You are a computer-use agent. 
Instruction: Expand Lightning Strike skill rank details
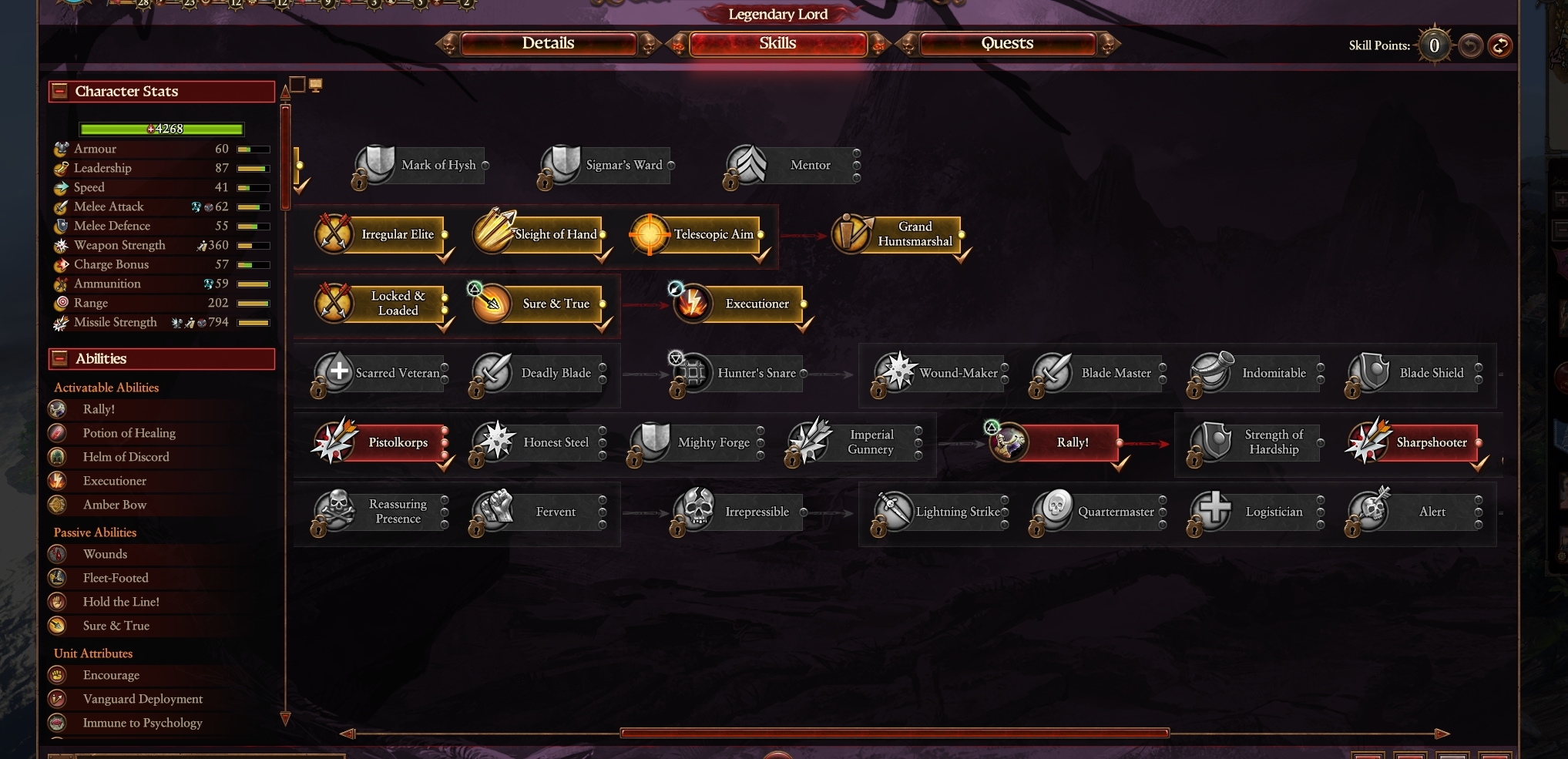[1006, 512]
